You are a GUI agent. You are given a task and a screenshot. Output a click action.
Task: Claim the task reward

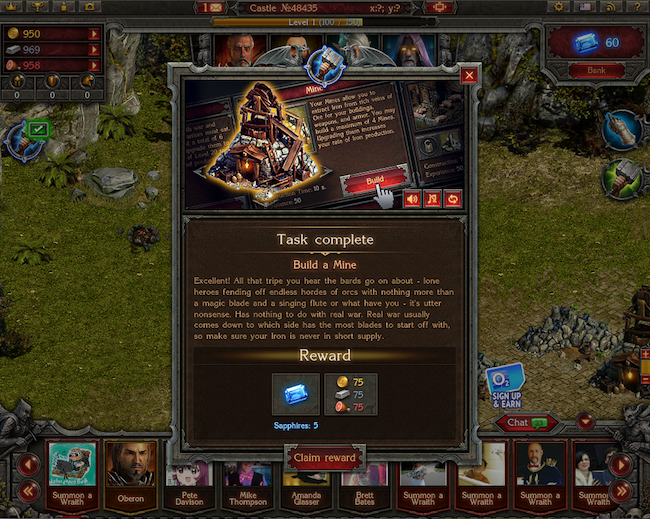coord(325,458)
